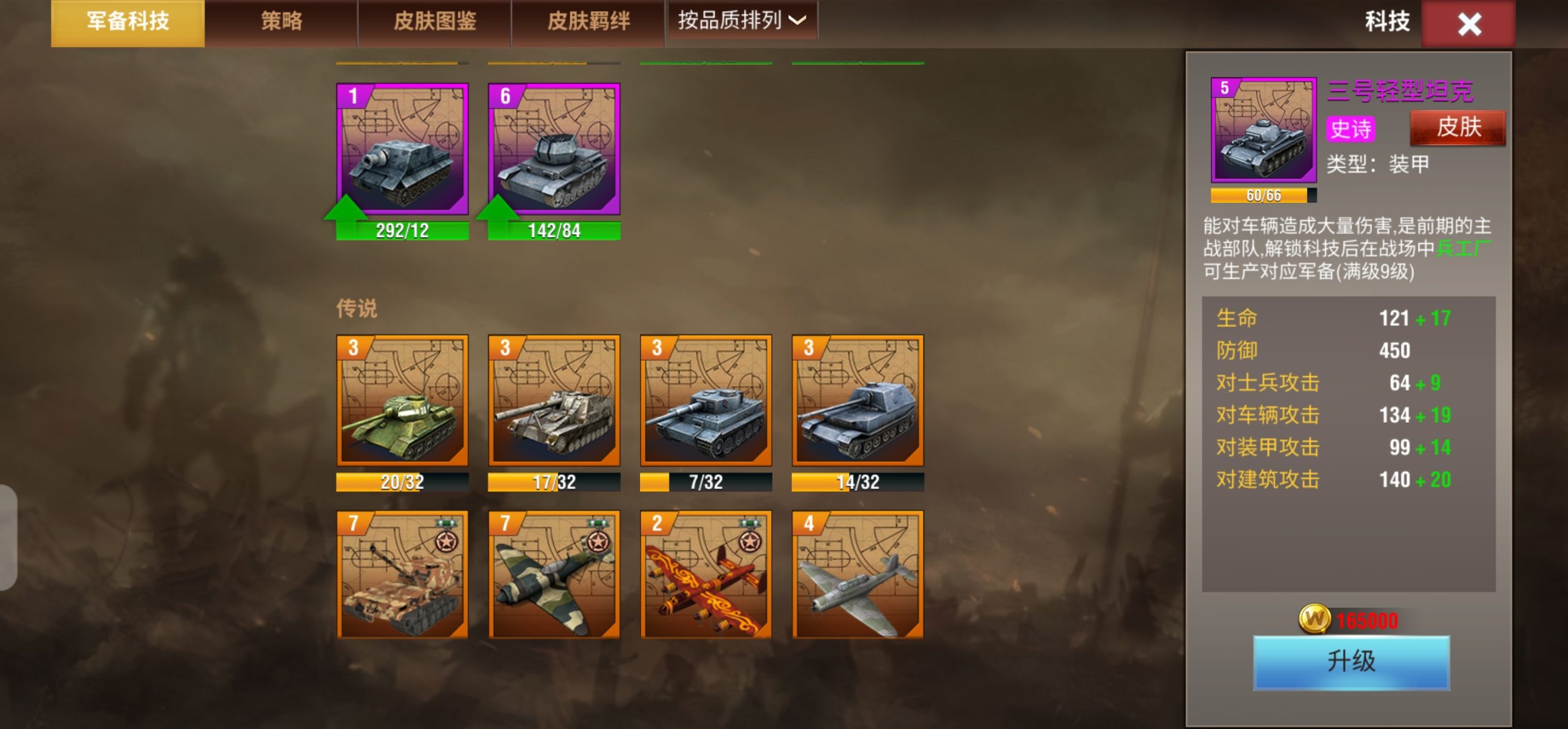The image size is (1568, 729).
Task: Choose the tank destroyer card showing 14/32
Action: click(x=858, y=401)
